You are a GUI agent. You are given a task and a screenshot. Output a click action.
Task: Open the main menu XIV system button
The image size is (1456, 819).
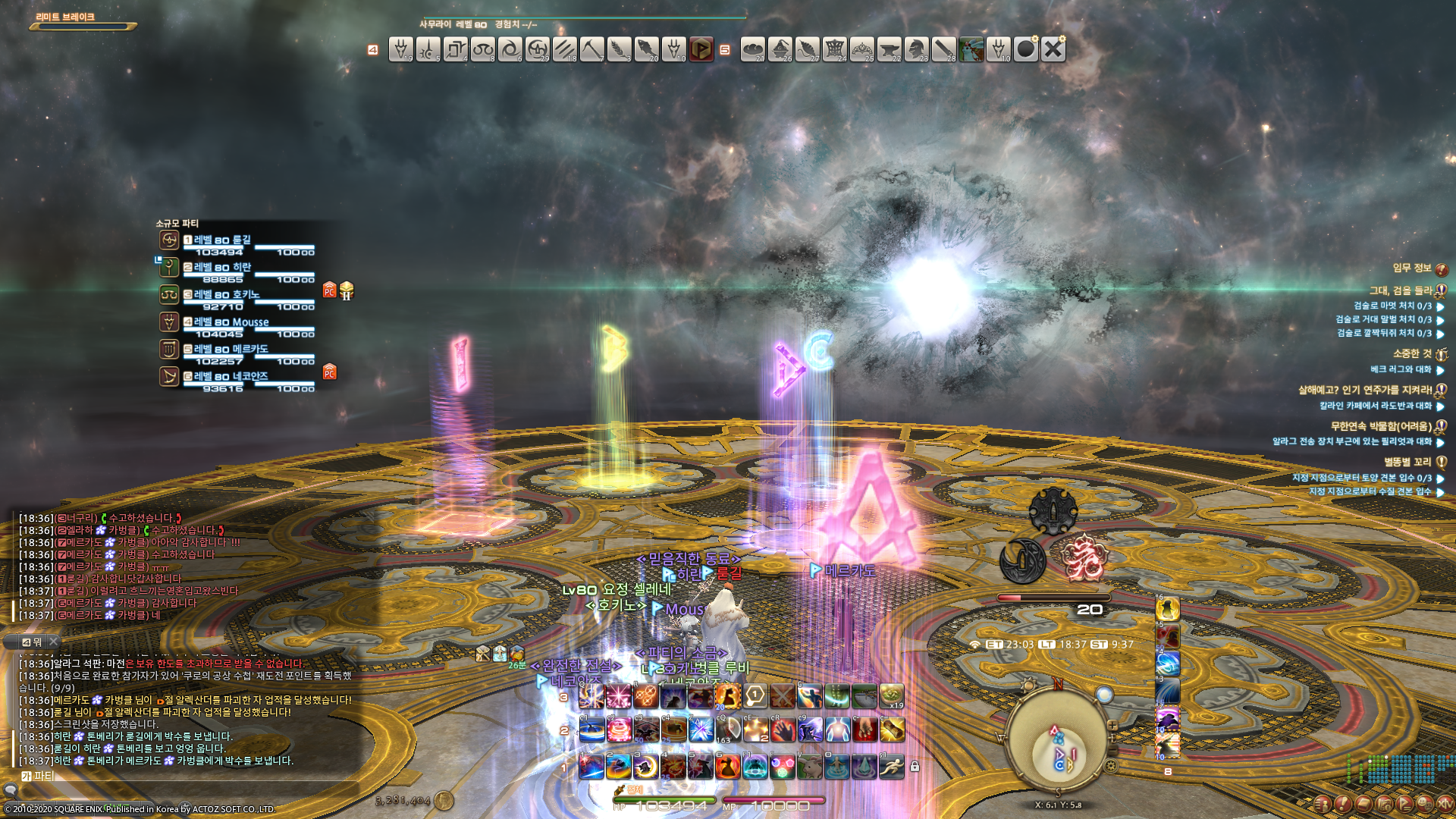tap(1445, 804)
